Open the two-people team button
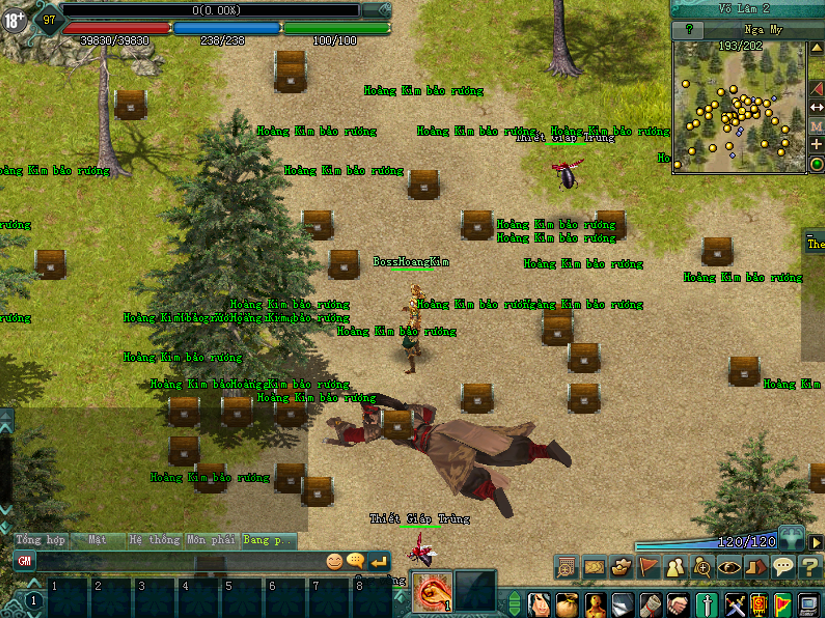Viewport: 825px width, 618px height. pos(675,566)
